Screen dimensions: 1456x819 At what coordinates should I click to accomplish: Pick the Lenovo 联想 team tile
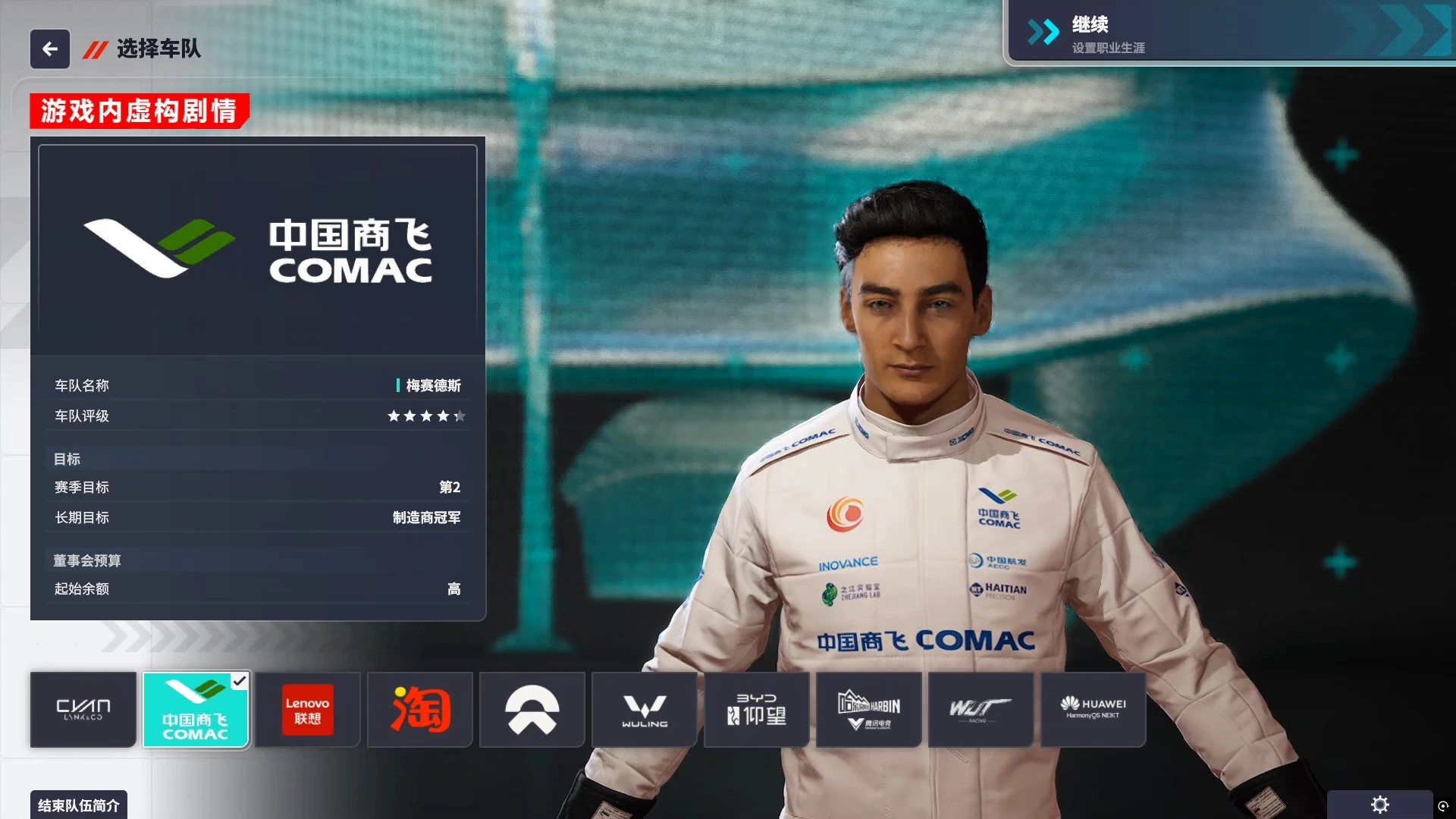[x=307, y=710]
